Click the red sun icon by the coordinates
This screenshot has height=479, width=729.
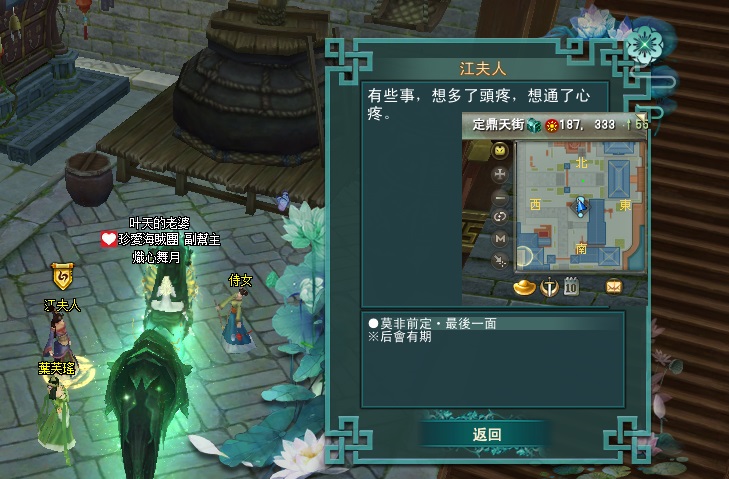[x=550, y=125]
